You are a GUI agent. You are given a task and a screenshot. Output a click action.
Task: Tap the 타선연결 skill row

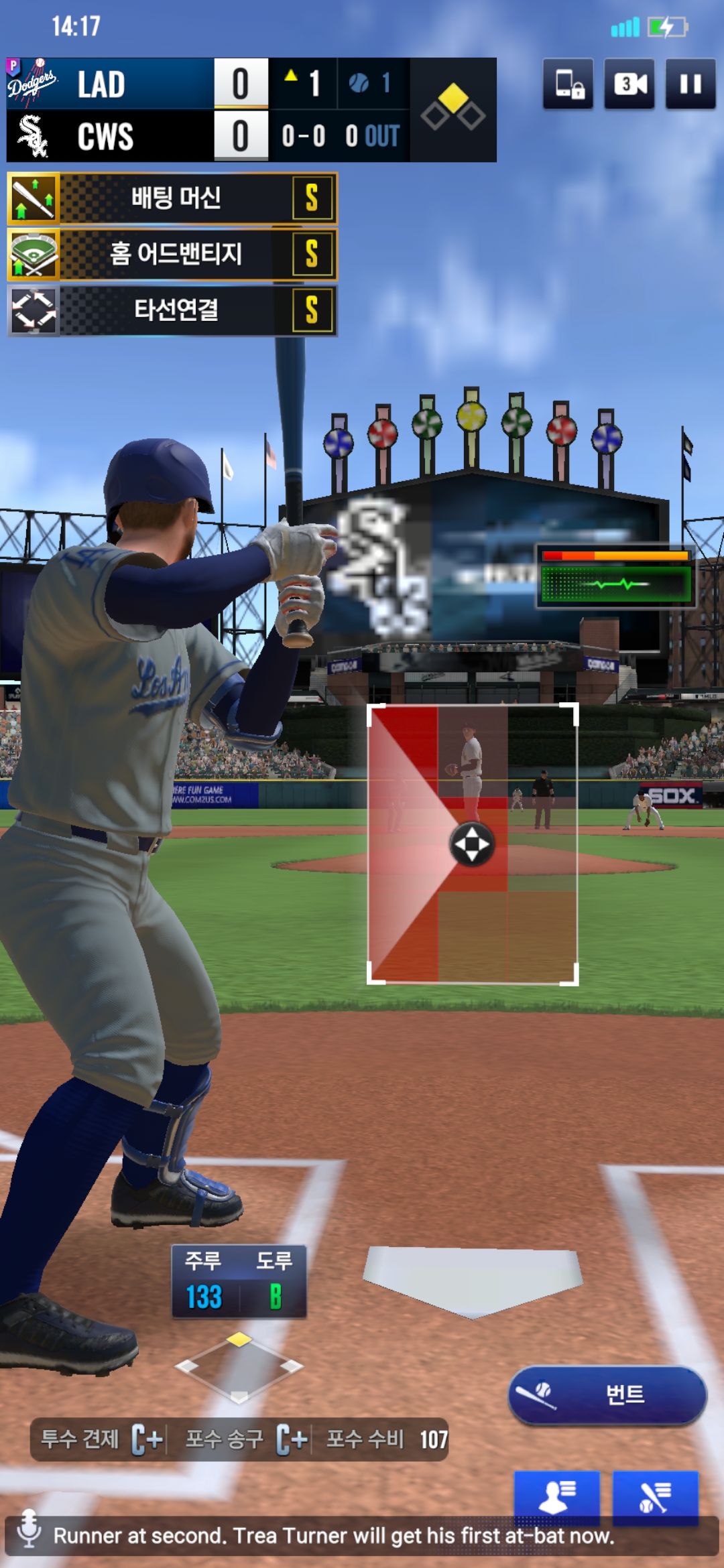172,310
